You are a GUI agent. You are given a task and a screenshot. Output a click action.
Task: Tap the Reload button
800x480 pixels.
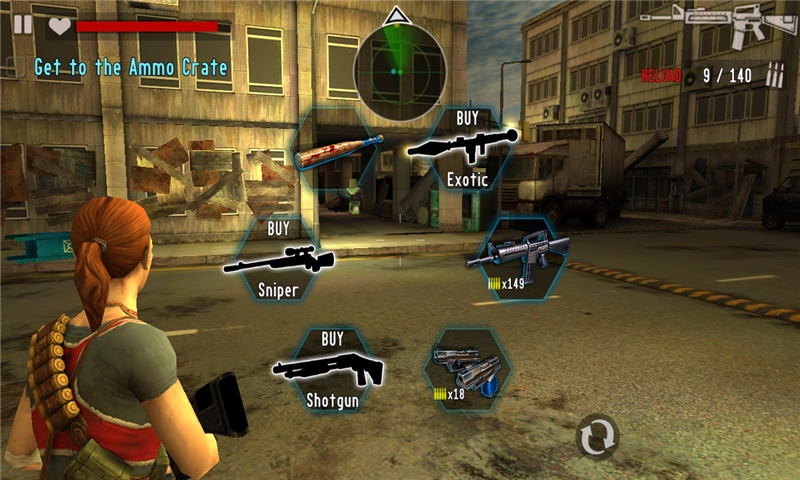(662, 75)
